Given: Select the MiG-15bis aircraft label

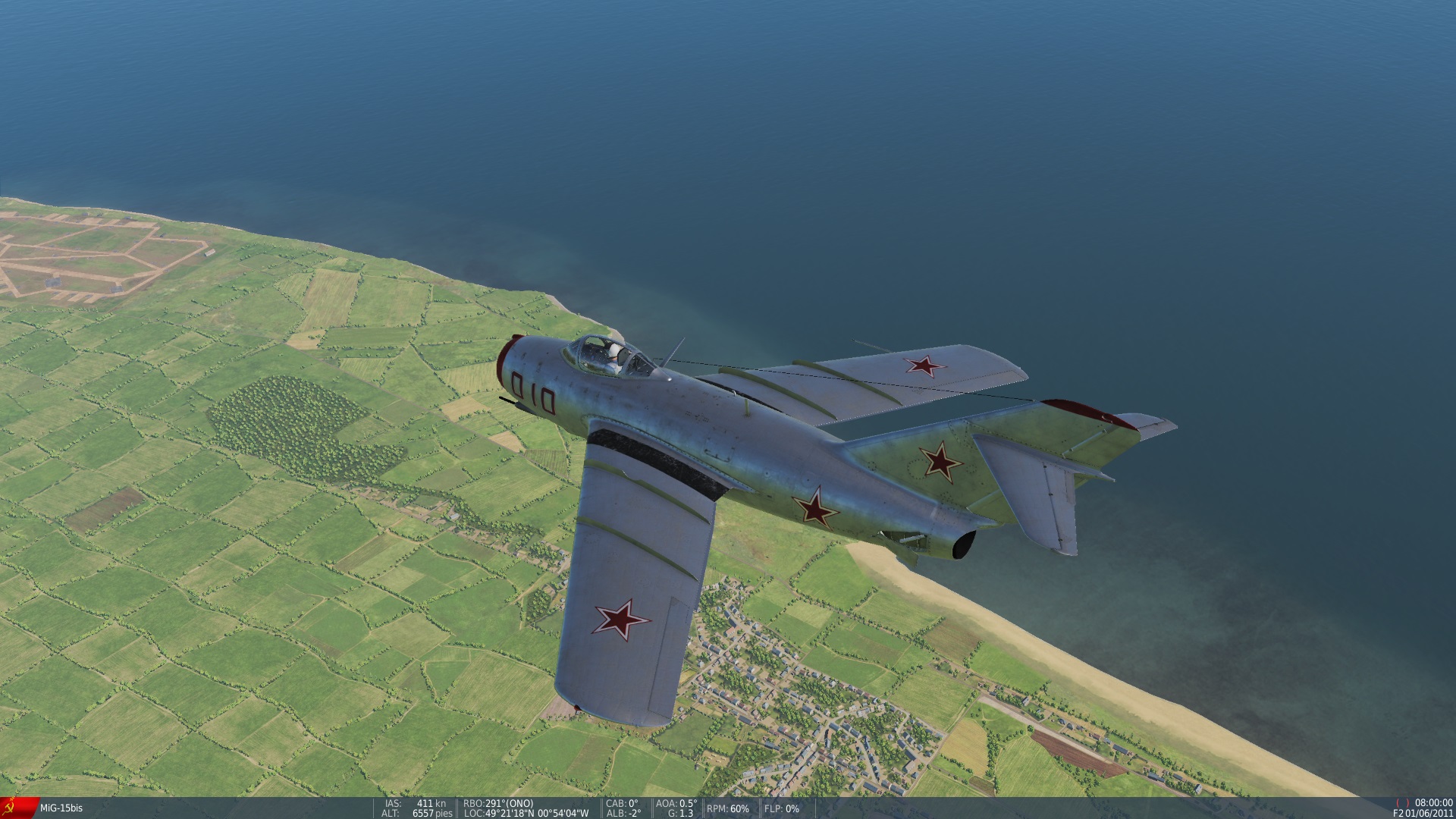Looking at the screenshot, I should pos(62,806).
